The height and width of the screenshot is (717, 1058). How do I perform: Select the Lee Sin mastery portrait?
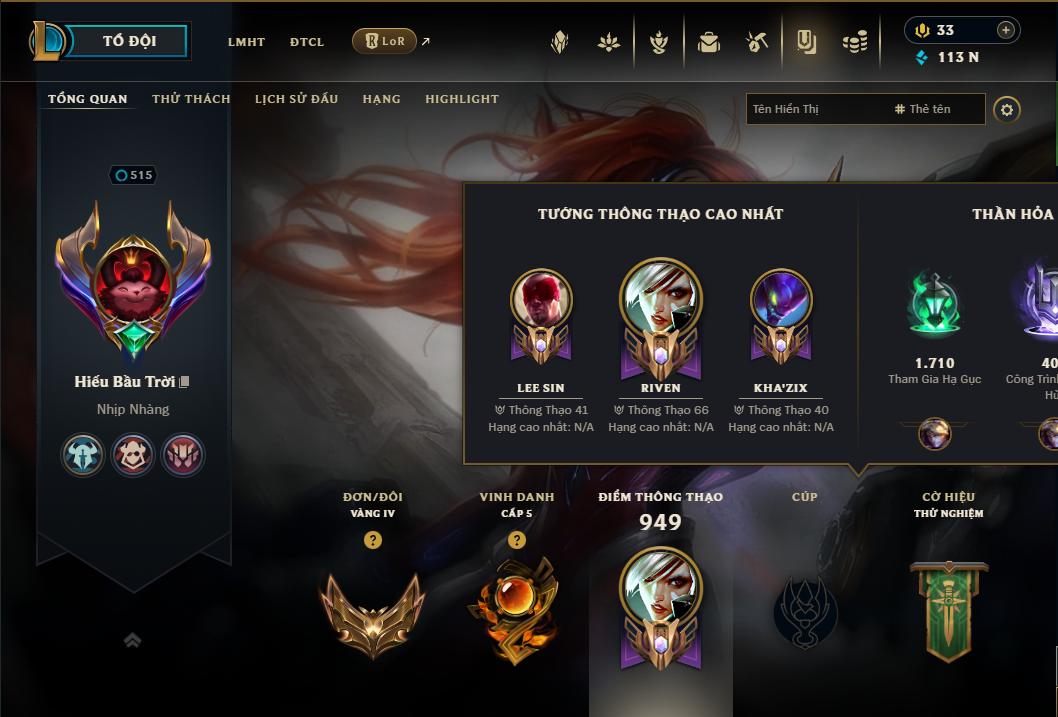541,300
